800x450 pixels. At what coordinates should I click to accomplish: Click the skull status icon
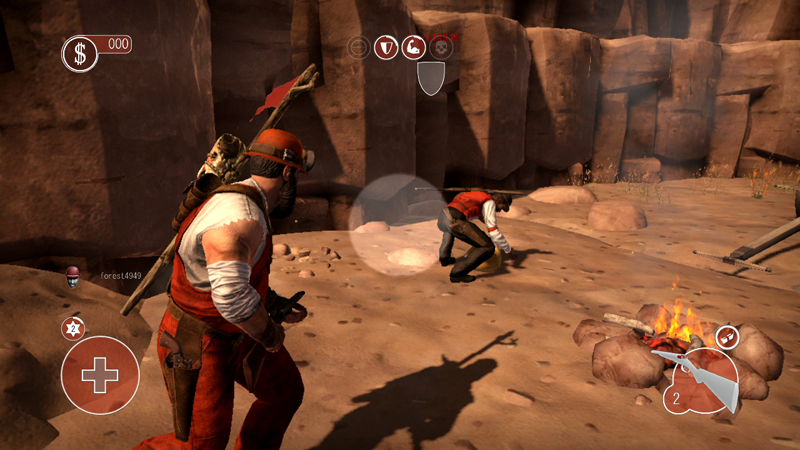[440, 46]
